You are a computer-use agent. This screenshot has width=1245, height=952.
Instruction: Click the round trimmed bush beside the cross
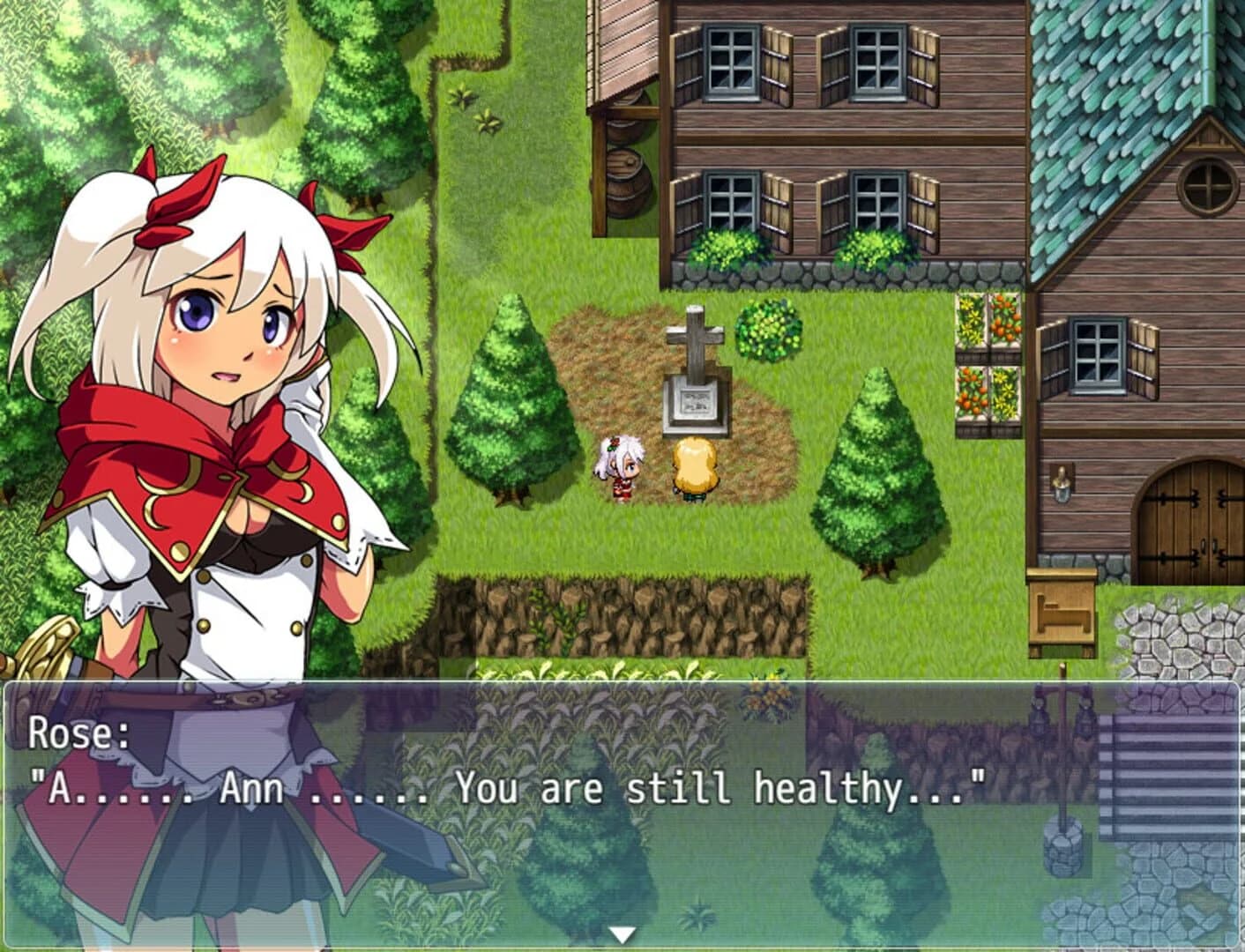(x=766, y=326)
